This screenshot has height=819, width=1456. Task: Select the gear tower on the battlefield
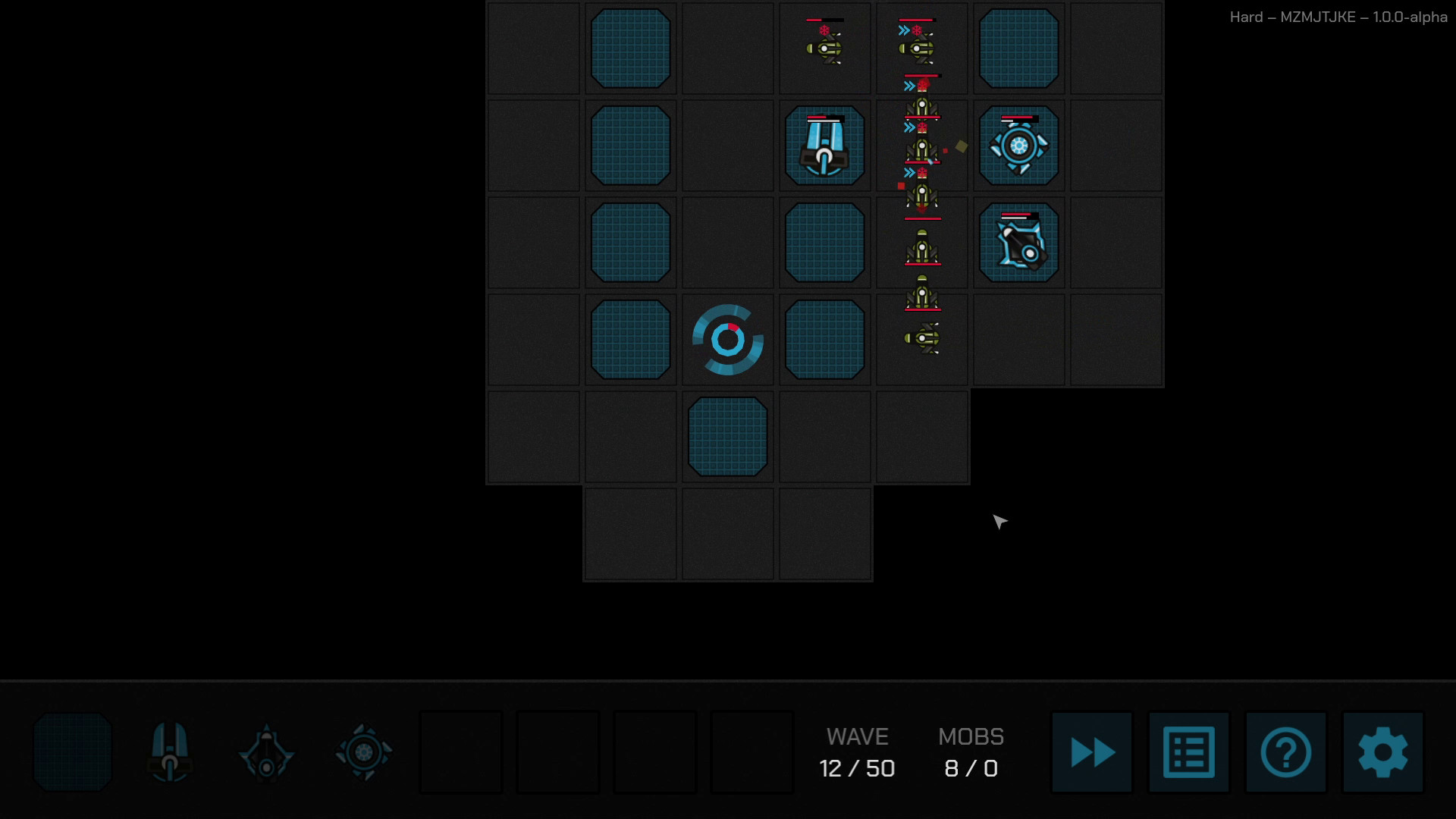point(1018,145)
